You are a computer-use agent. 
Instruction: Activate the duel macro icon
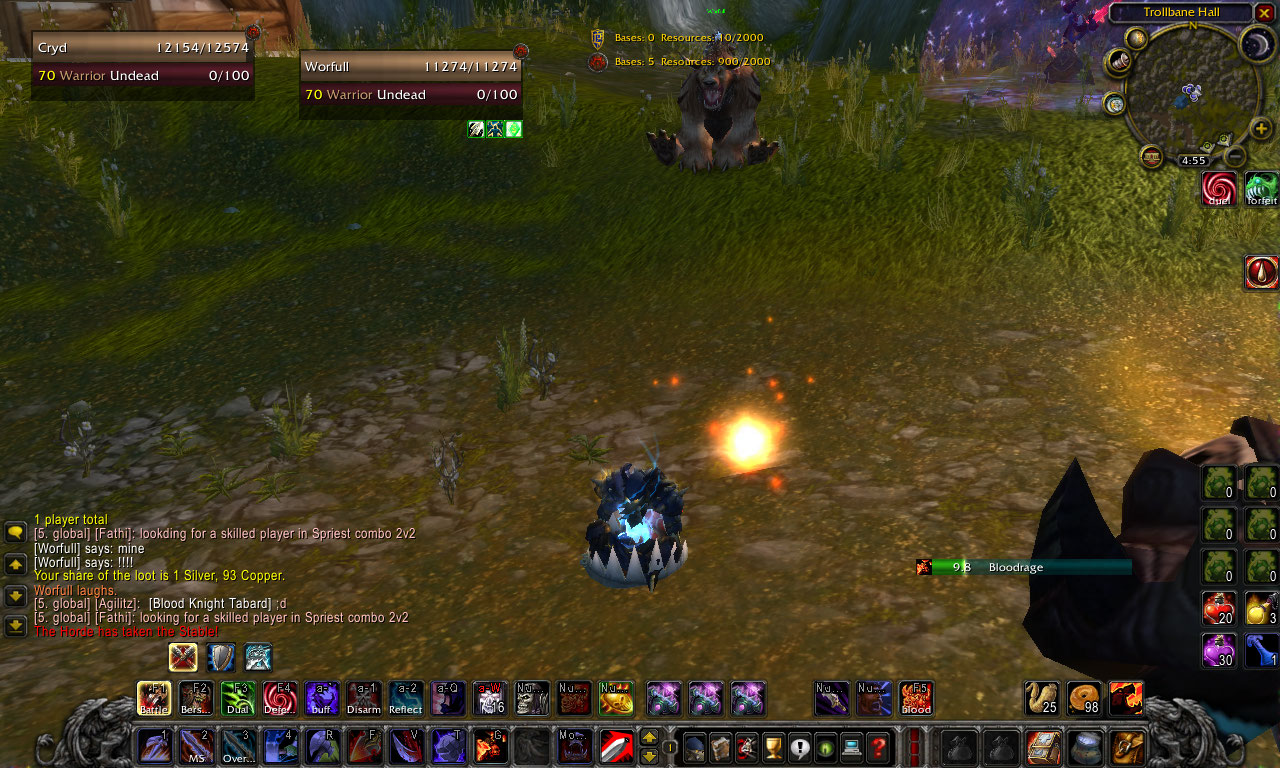click(1219, 189)
